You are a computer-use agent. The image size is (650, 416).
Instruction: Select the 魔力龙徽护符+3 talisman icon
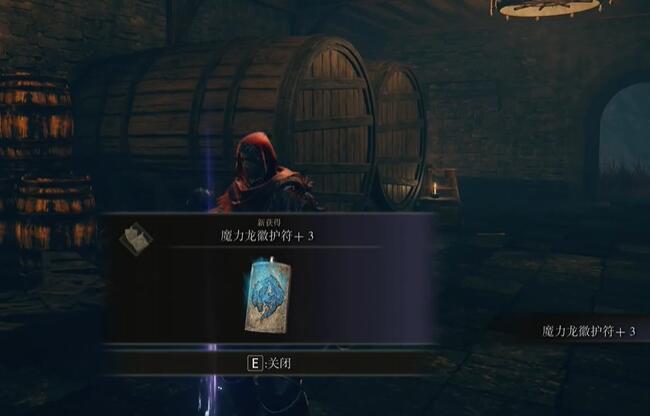tap(267, 294)
